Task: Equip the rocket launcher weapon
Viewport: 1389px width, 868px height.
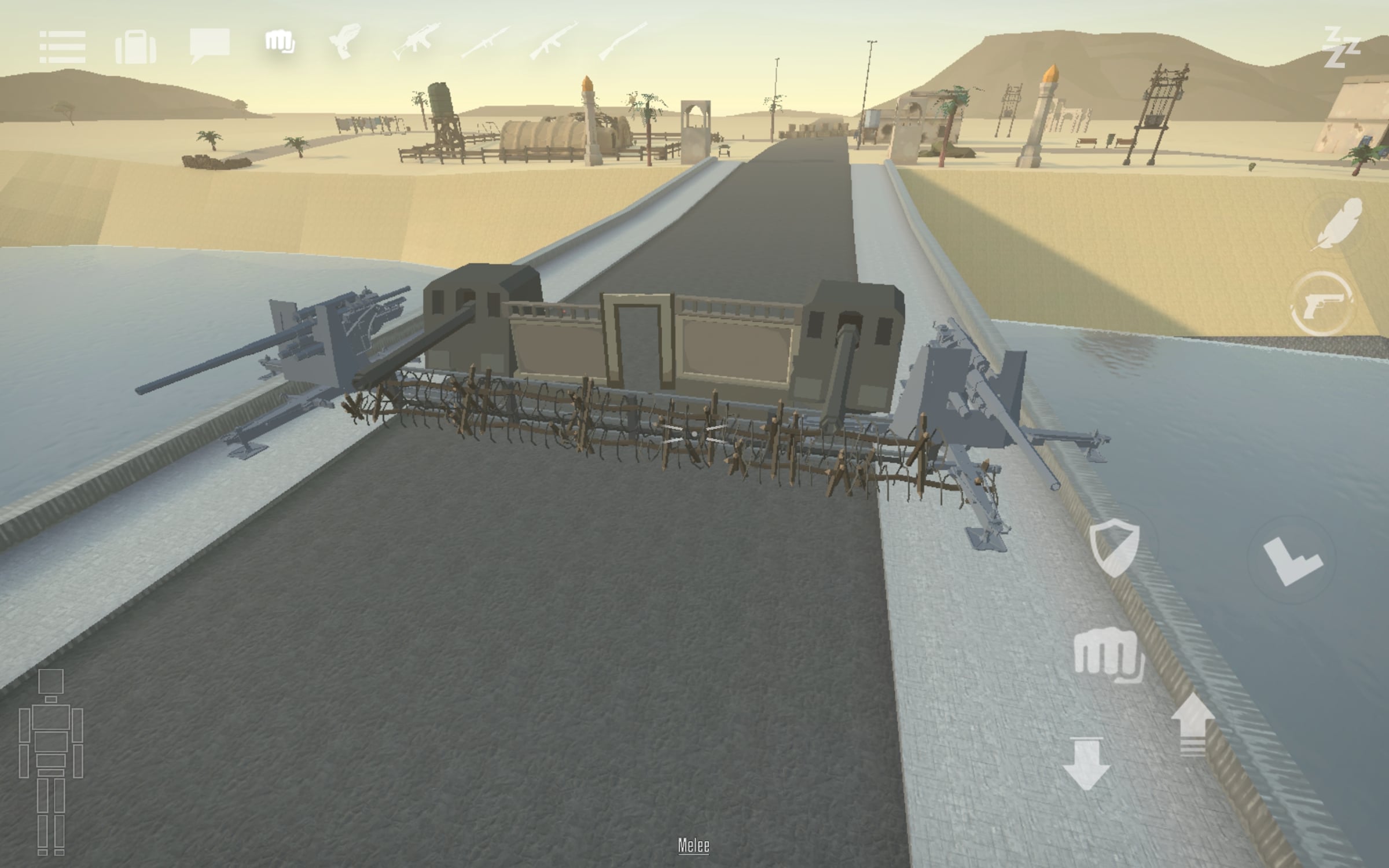Action: tap(485, 42)
